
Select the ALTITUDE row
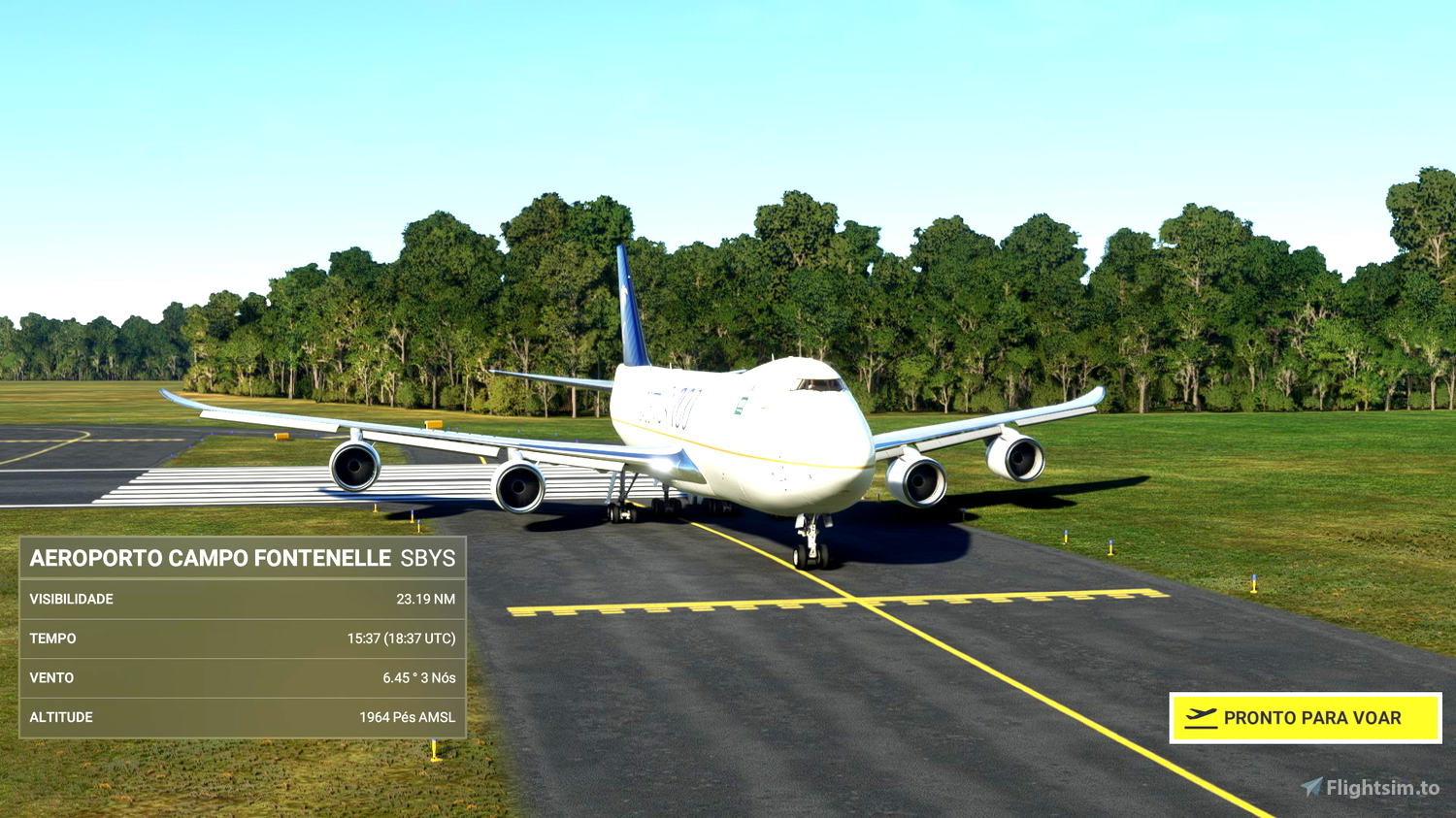coord(242,716)
